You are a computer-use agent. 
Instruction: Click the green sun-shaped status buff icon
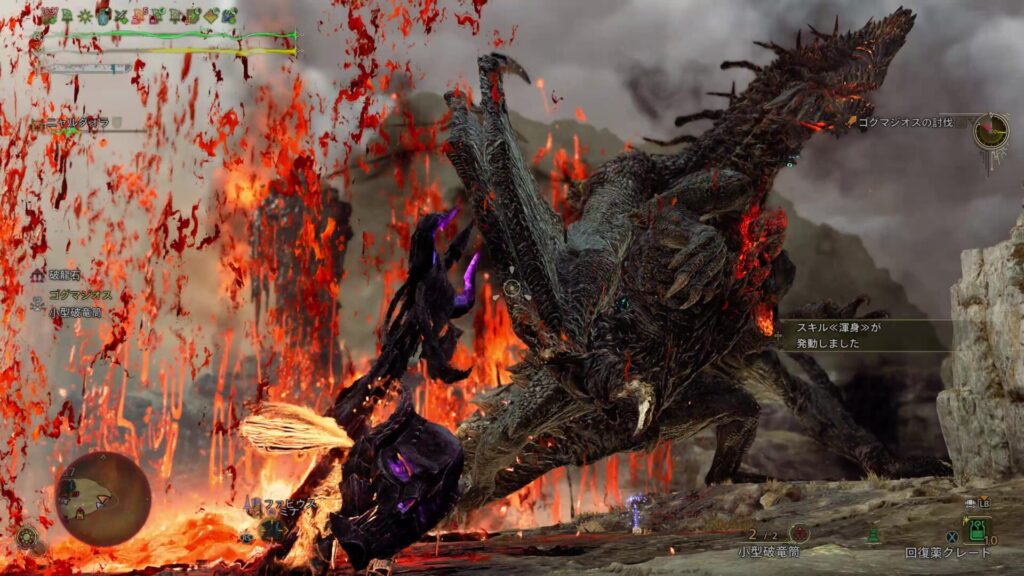point(83,16)
